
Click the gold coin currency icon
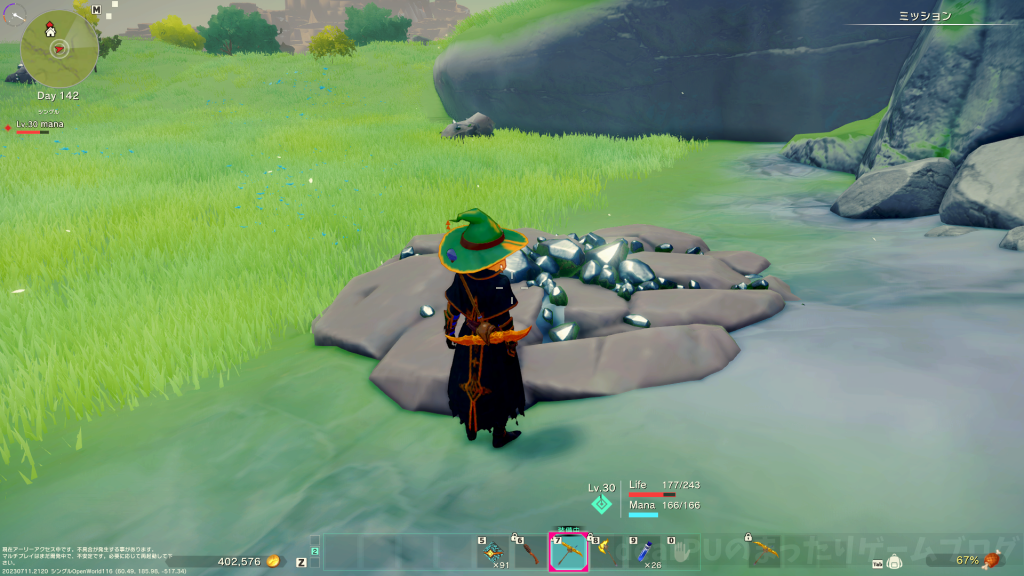272,562
